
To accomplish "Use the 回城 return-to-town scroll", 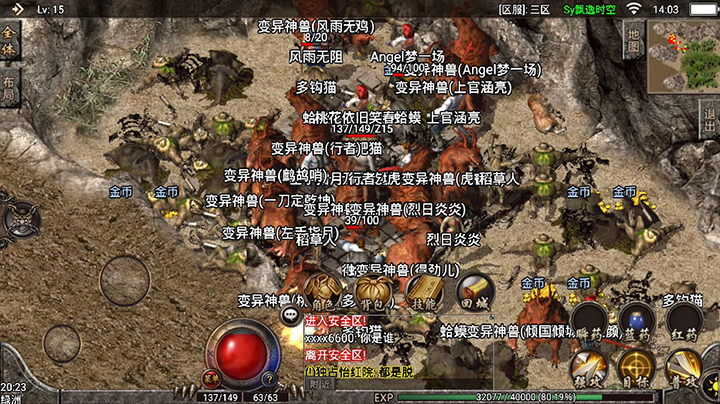I will tap(475, 290).
